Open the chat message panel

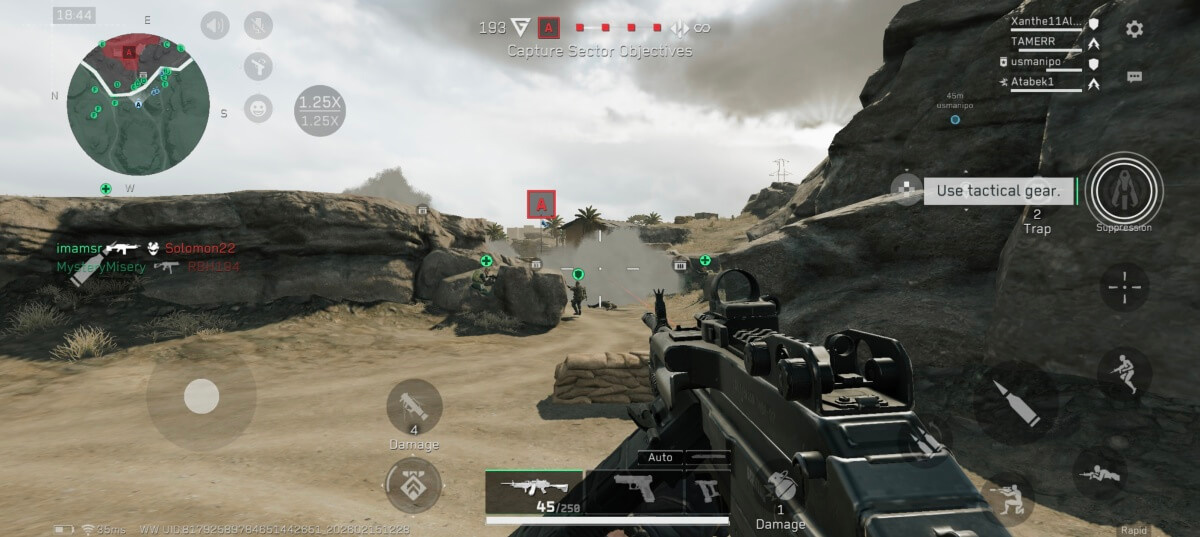[x=1134, y=76]
